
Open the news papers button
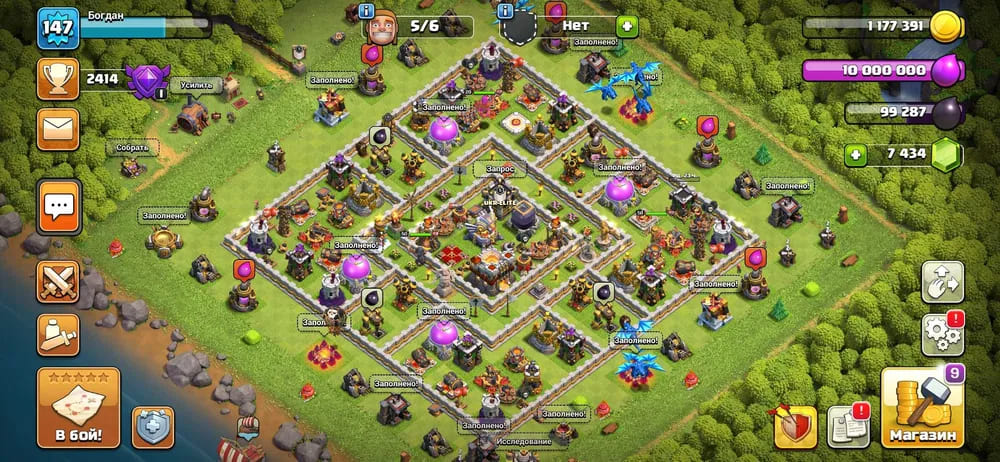[849, 427]
